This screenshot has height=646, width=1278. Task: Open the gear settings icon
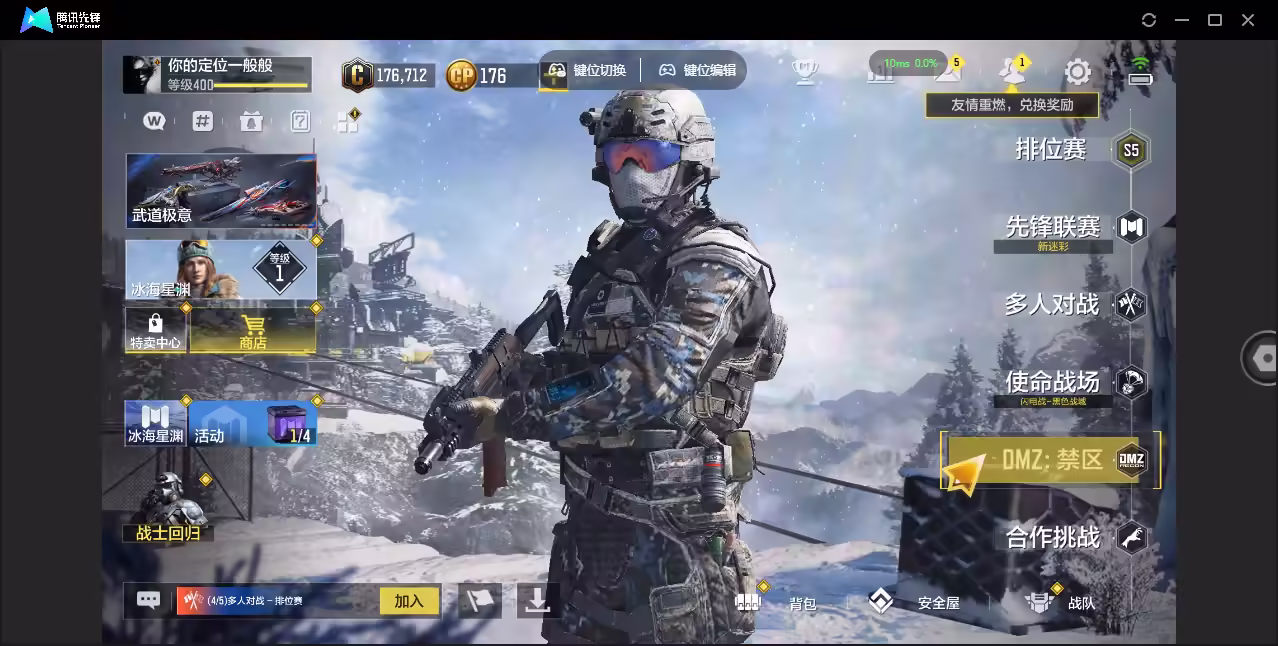(1077, 72)
